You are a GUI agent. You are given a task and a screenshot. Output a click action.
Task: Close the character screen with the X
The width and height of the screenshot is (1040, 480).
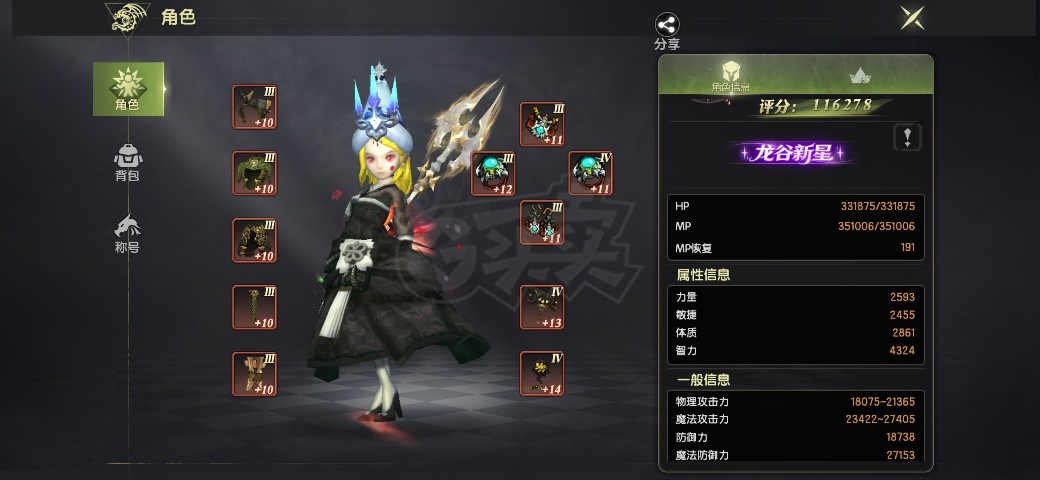point(911,18)
